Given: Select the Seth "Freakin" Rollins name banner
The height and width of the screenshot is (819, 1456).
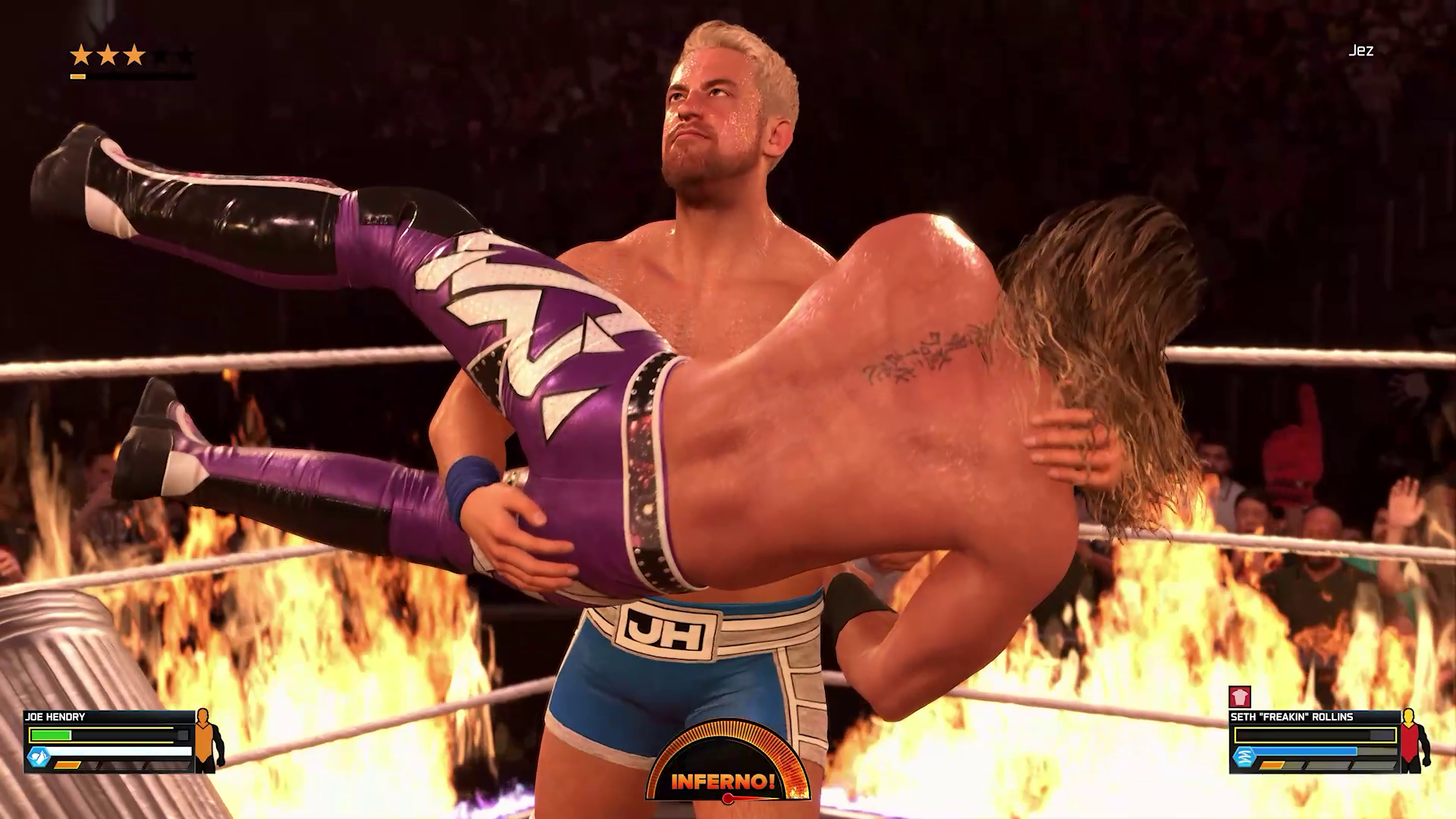Looking at the screenshot, I should tap(1293, 717).
